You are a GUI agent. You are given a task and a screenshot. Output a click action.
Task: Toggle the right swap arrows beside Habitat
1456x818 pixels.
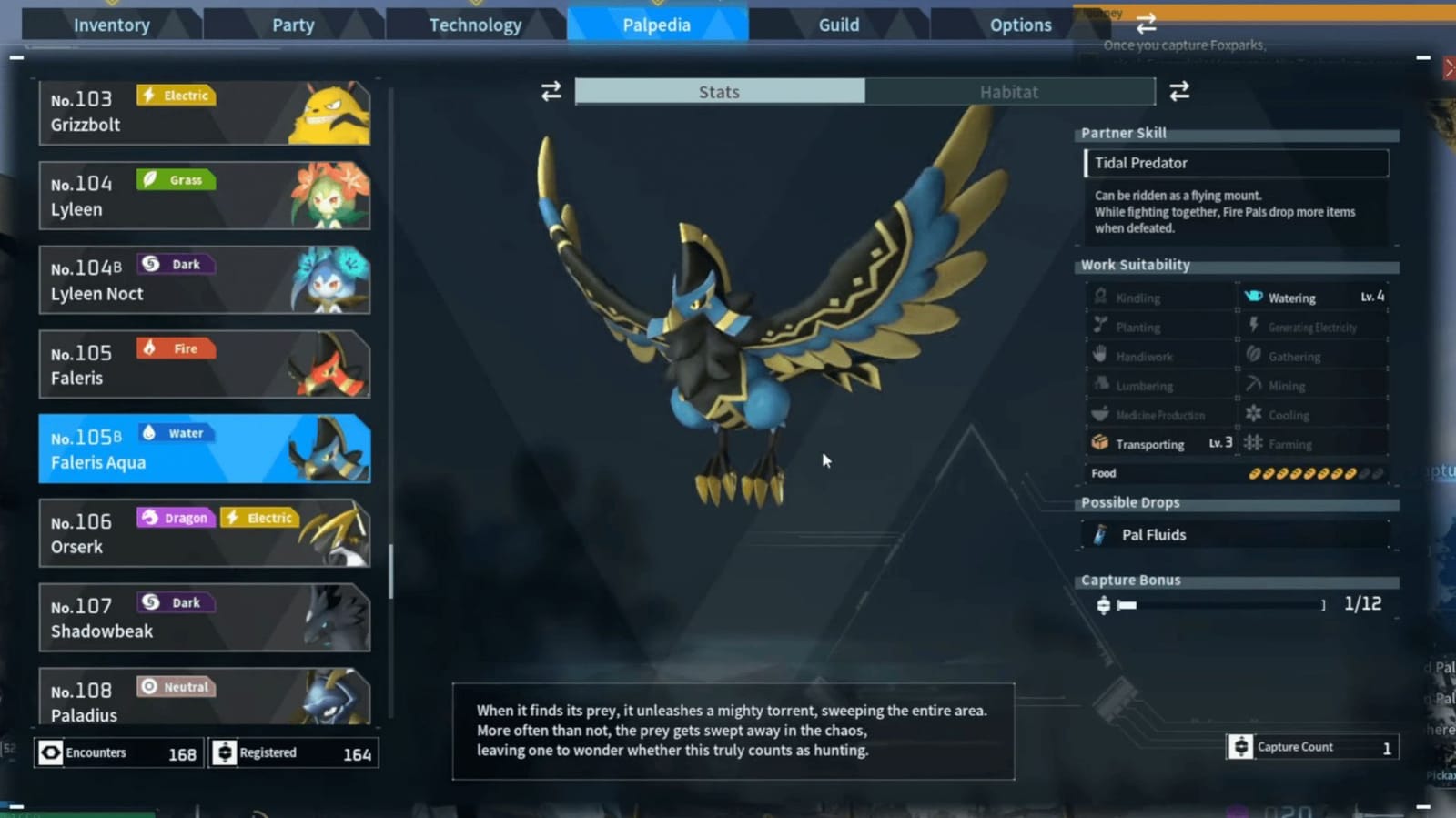(1179, 91)
